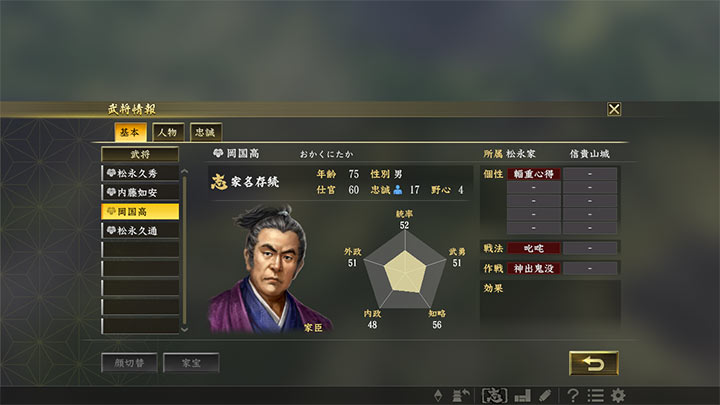
Task: Open the 家宝 button
Action: (191, 363)
